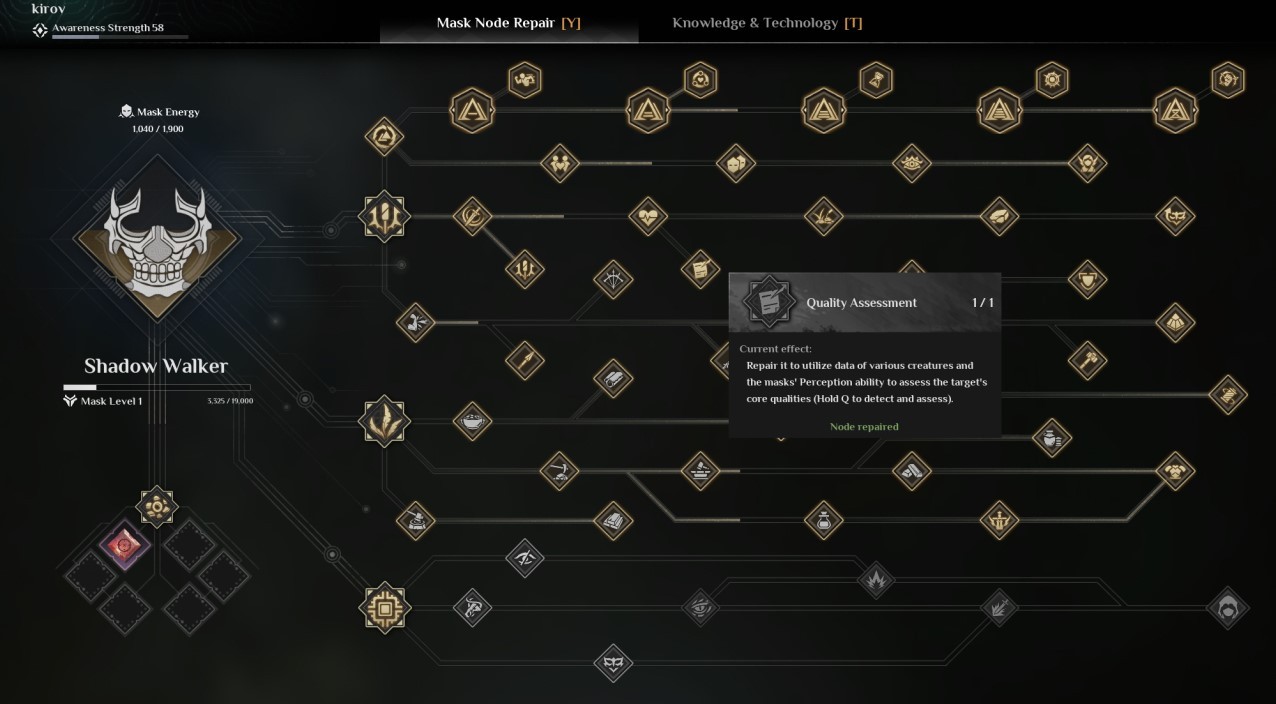Select the pickaxe node
This screenshot has height=704, width=1276.
pos(559,470)
